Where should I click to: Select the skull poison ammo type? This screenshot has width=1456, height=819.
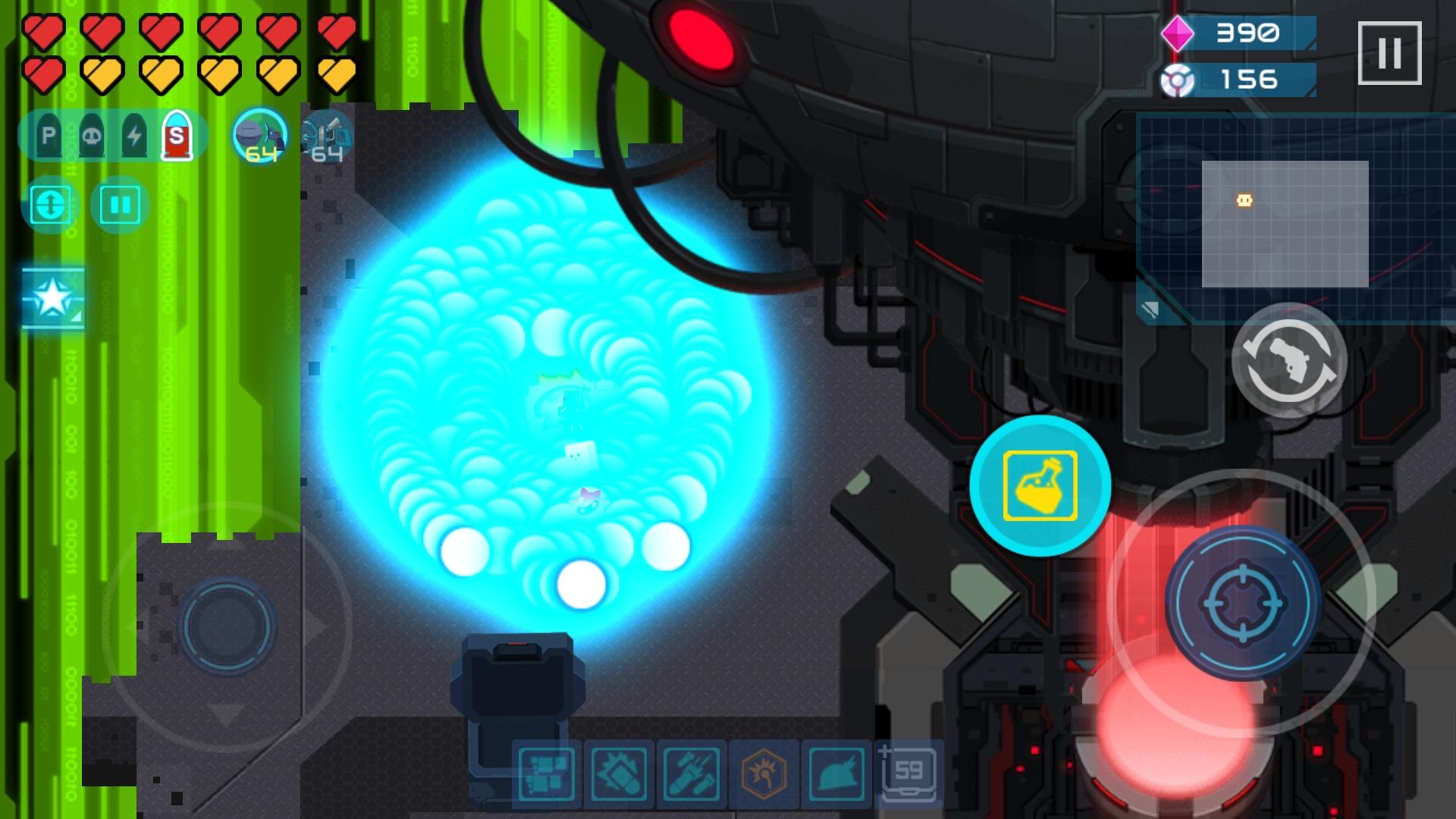[92, 136]
